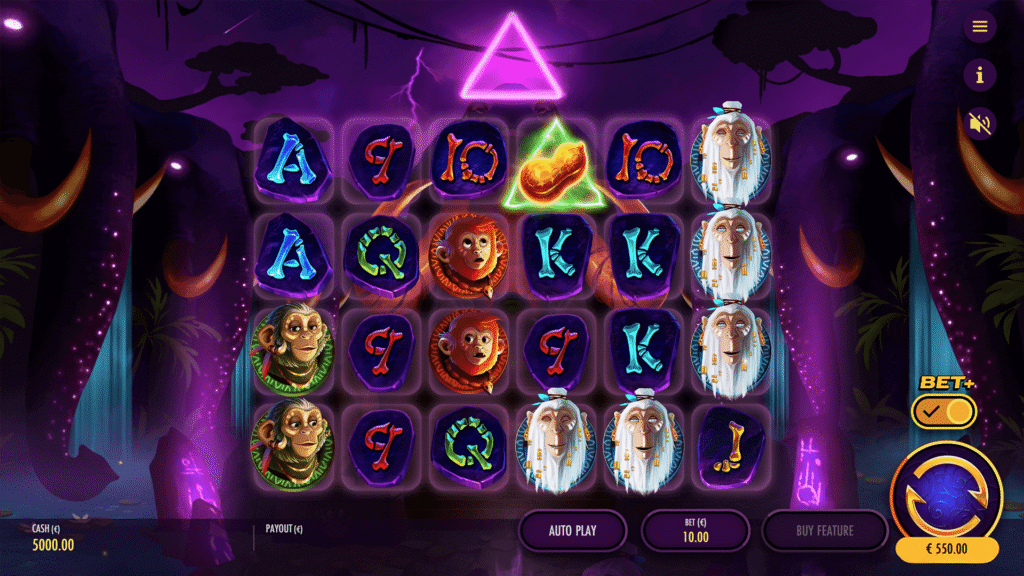This screenshot has height=576, width=1024.
Task: Toggle the BET+ switch
Action: point(943,411)
